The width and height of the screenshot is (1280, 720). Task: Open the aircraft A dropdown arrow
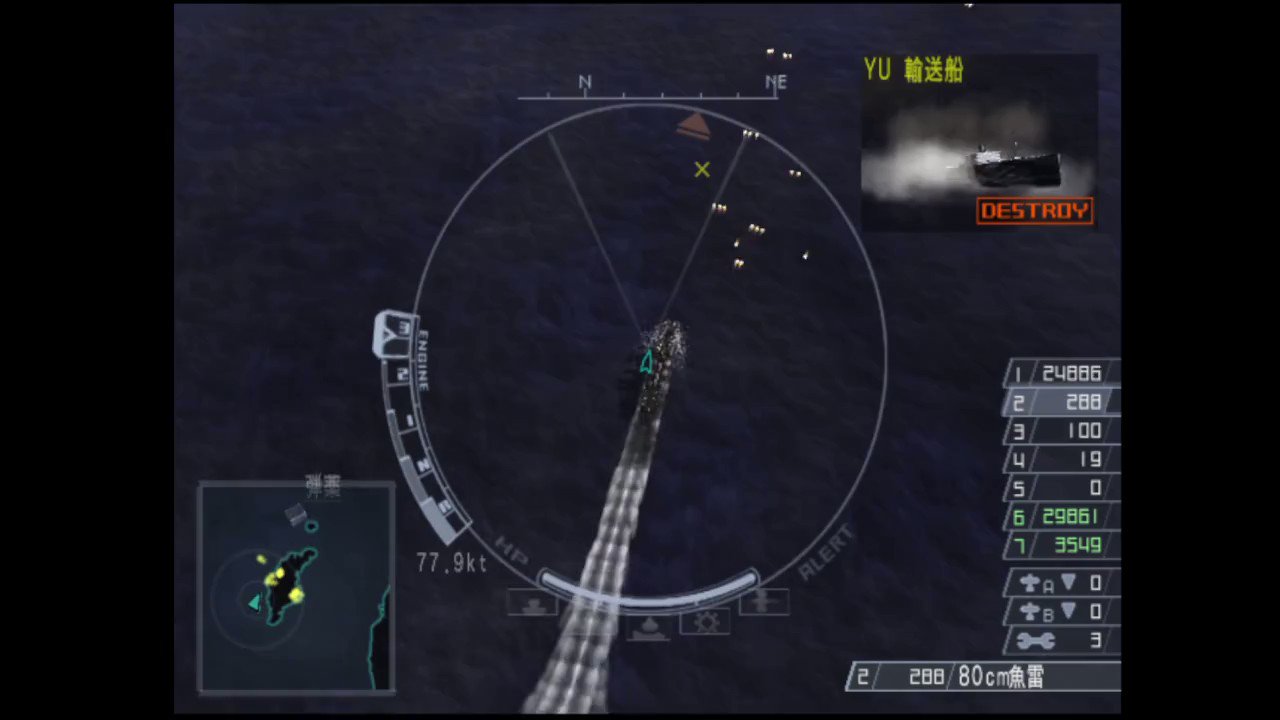[x=1068, y=583]
